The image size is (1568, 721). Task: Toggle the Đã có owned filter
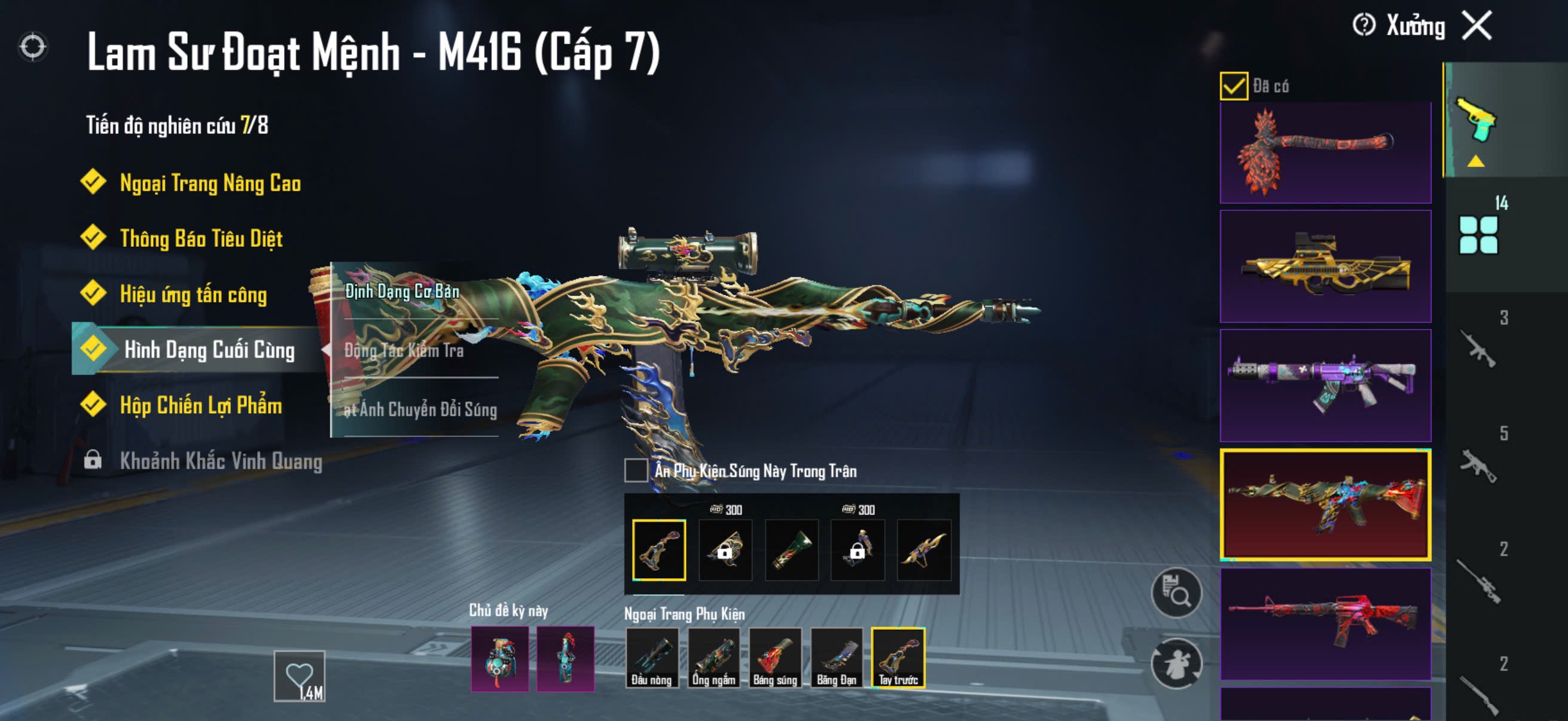[1234, 85]
